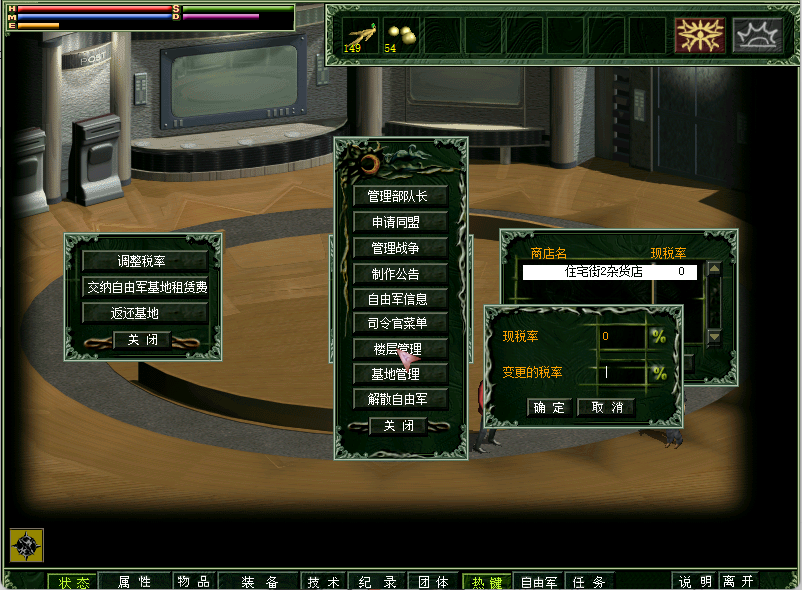Show 自由军信息 details
This screenshot has height=590, width=802.
(400, 298)
